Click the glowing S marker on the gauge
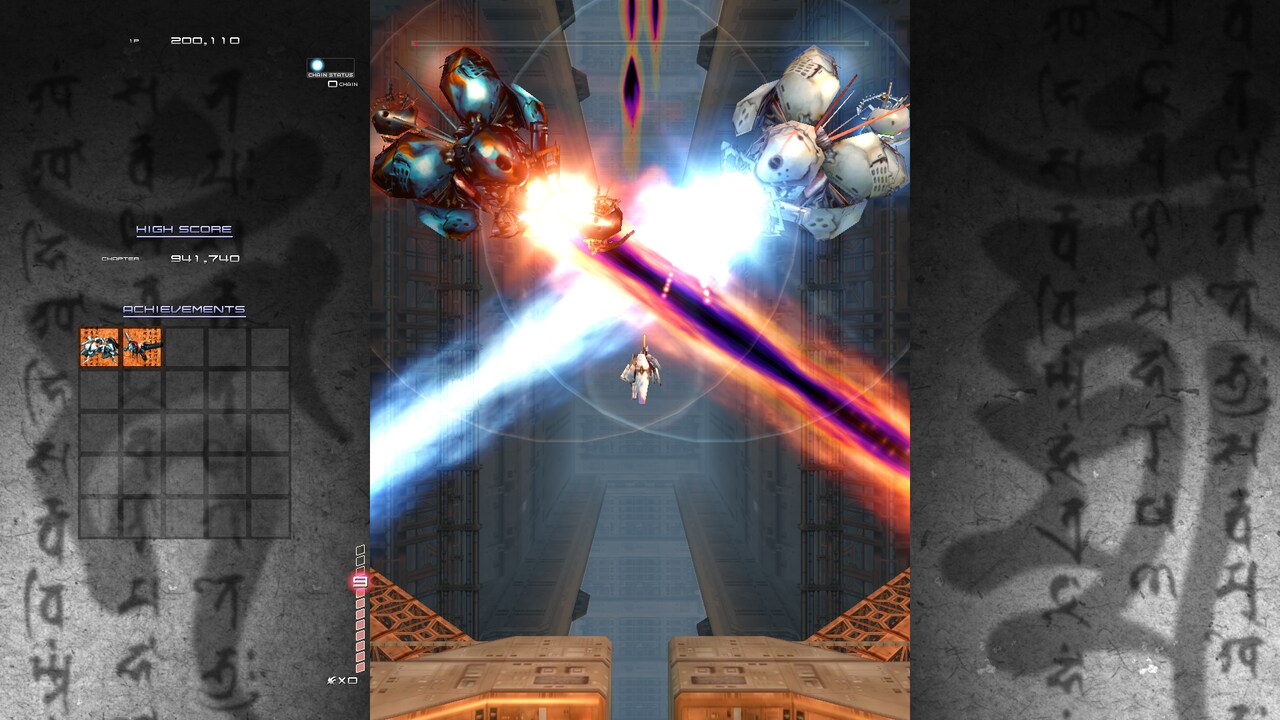Image resolution: width=1280 pixels, height=720 pixels. [x=362, y=581]
